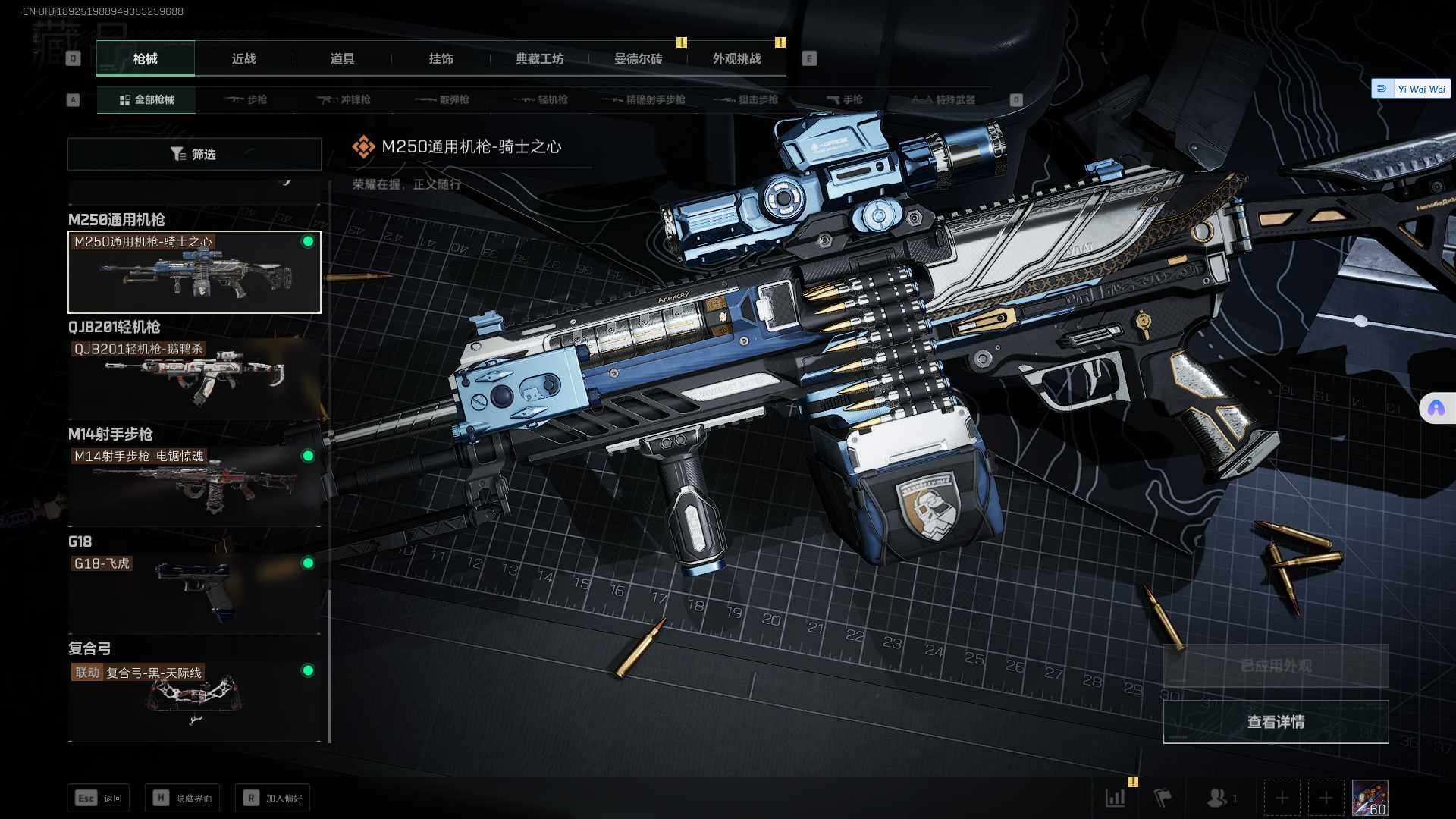Filter weapons by 步枪 rifles

point(246,99)
